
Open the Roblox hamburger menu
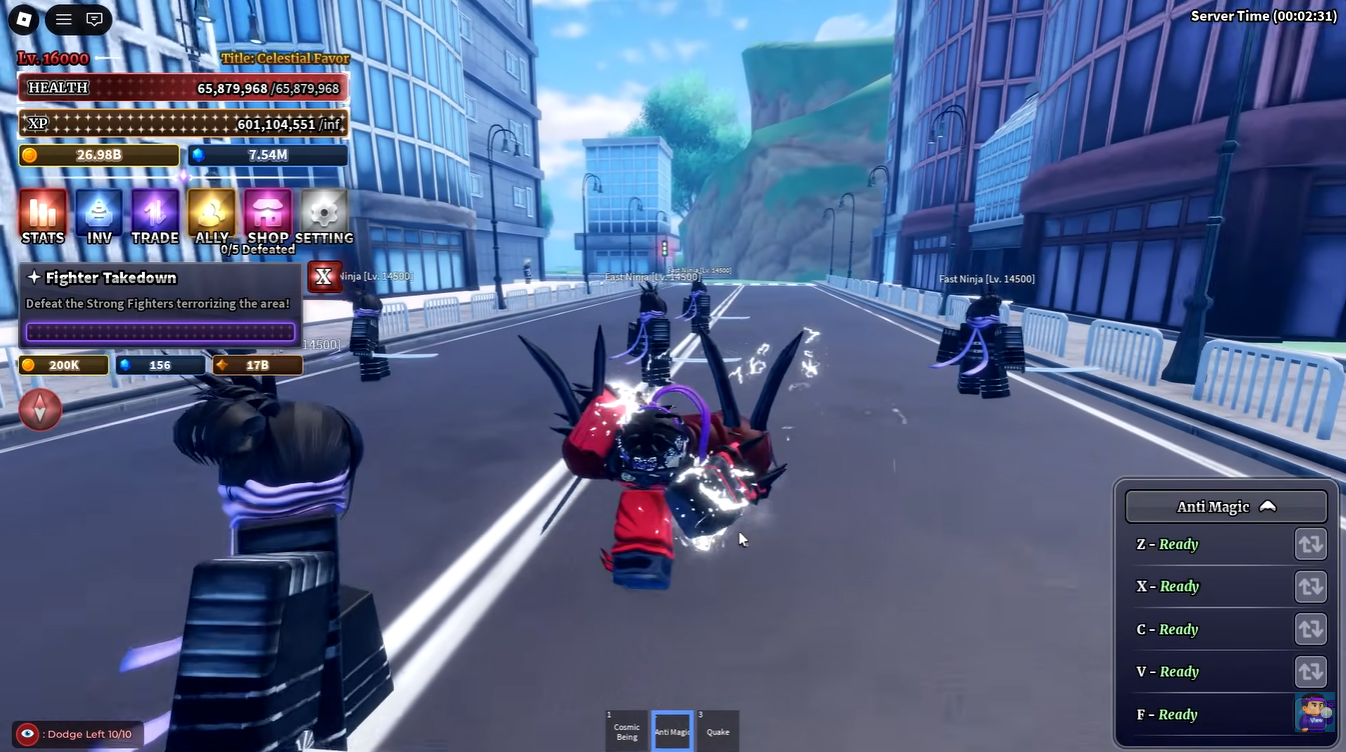tap(62, 19)
